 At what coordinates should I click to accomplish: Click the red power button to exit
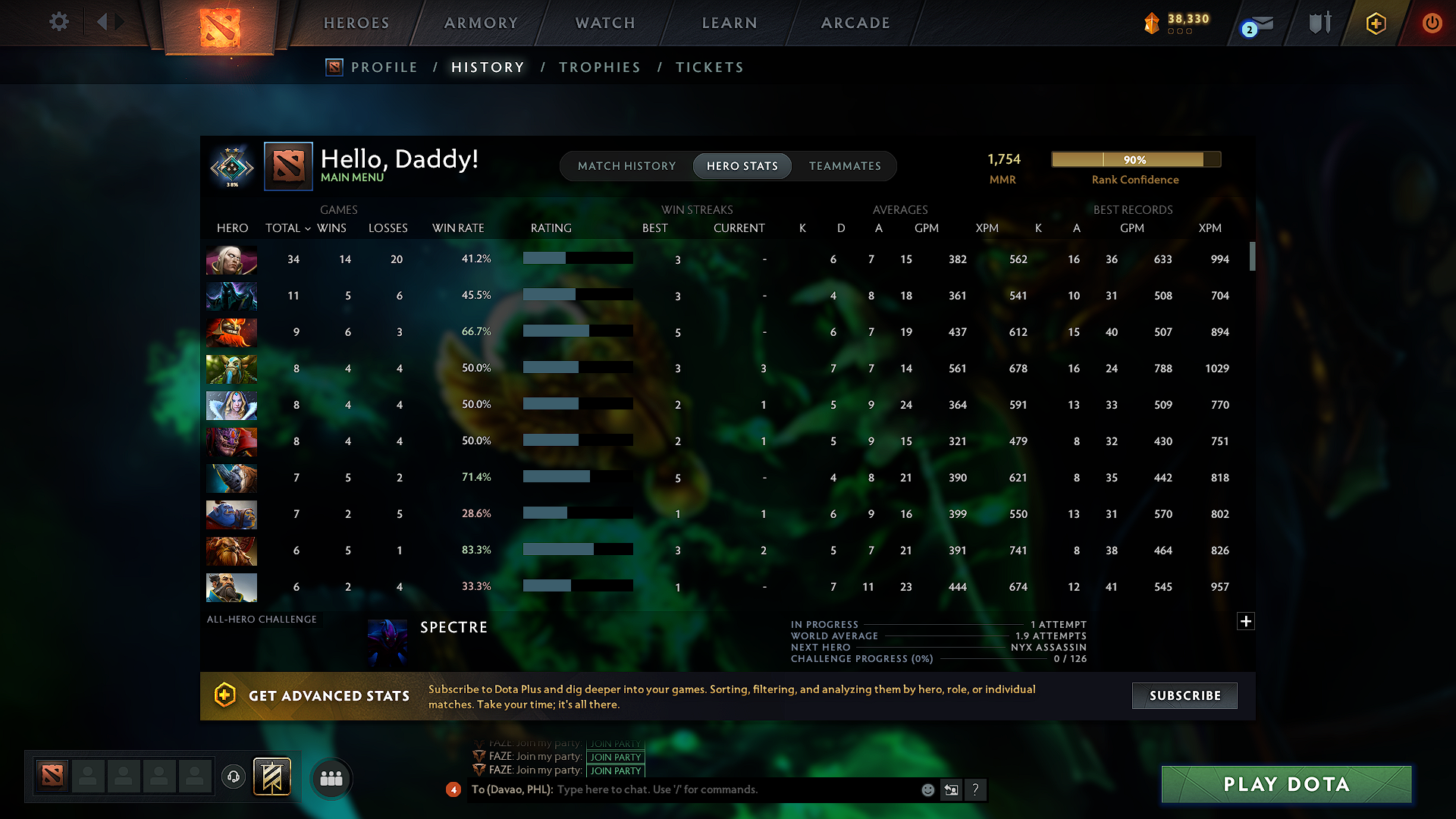pyautogui.click(x=1432, y=23)
